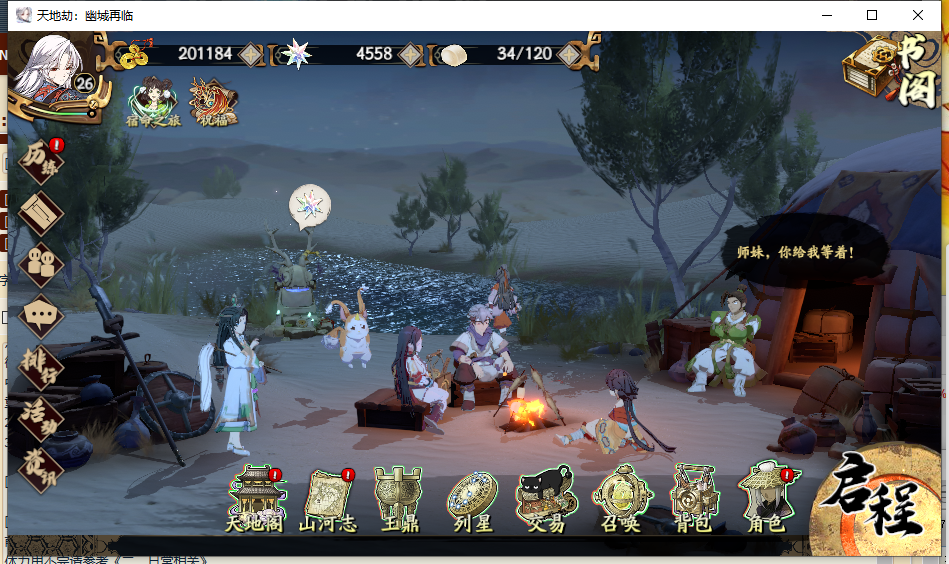Open the 召唤 summon menu

(621, 497)
